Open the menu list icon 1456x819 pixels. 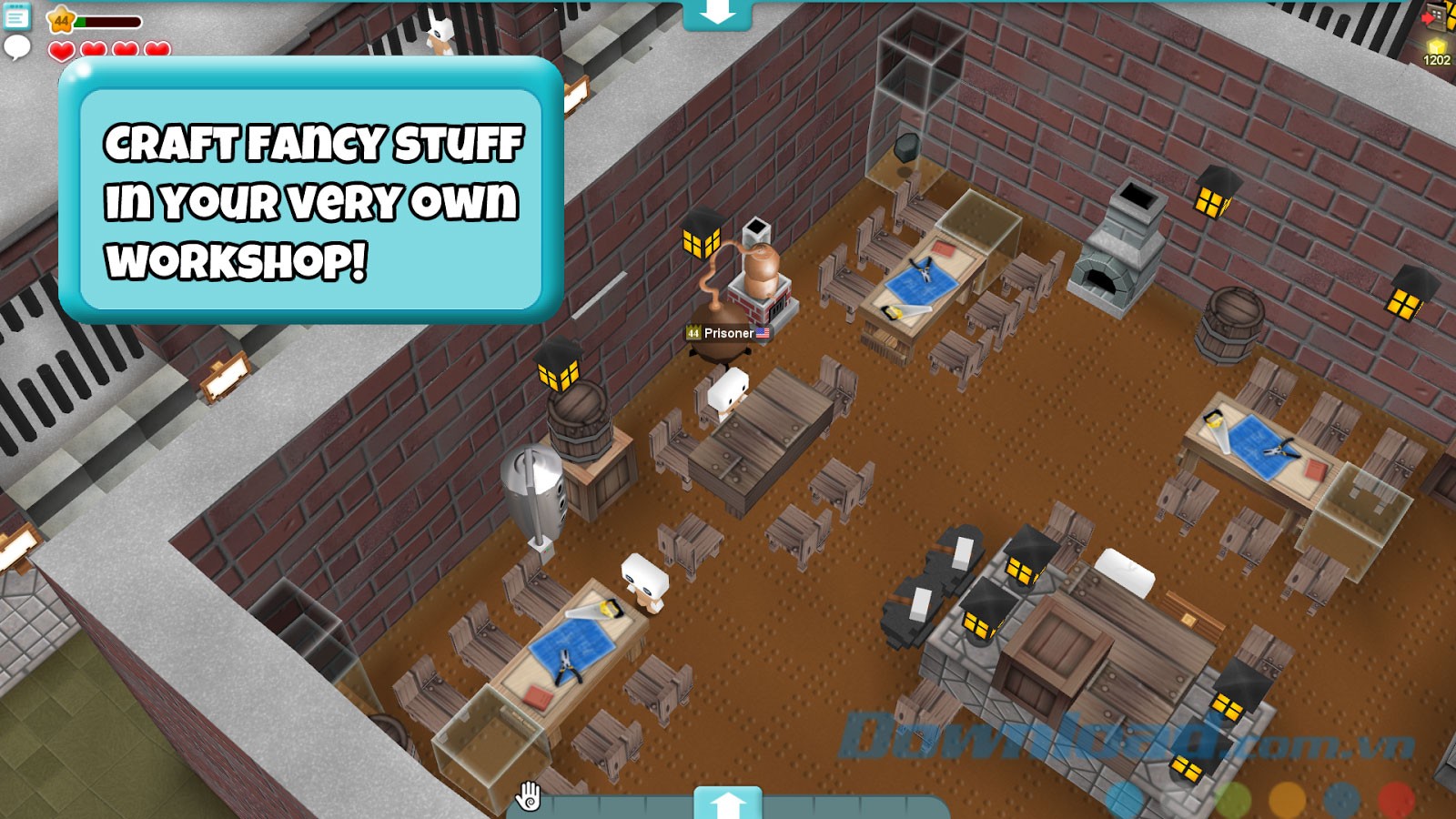click(16, 16)
